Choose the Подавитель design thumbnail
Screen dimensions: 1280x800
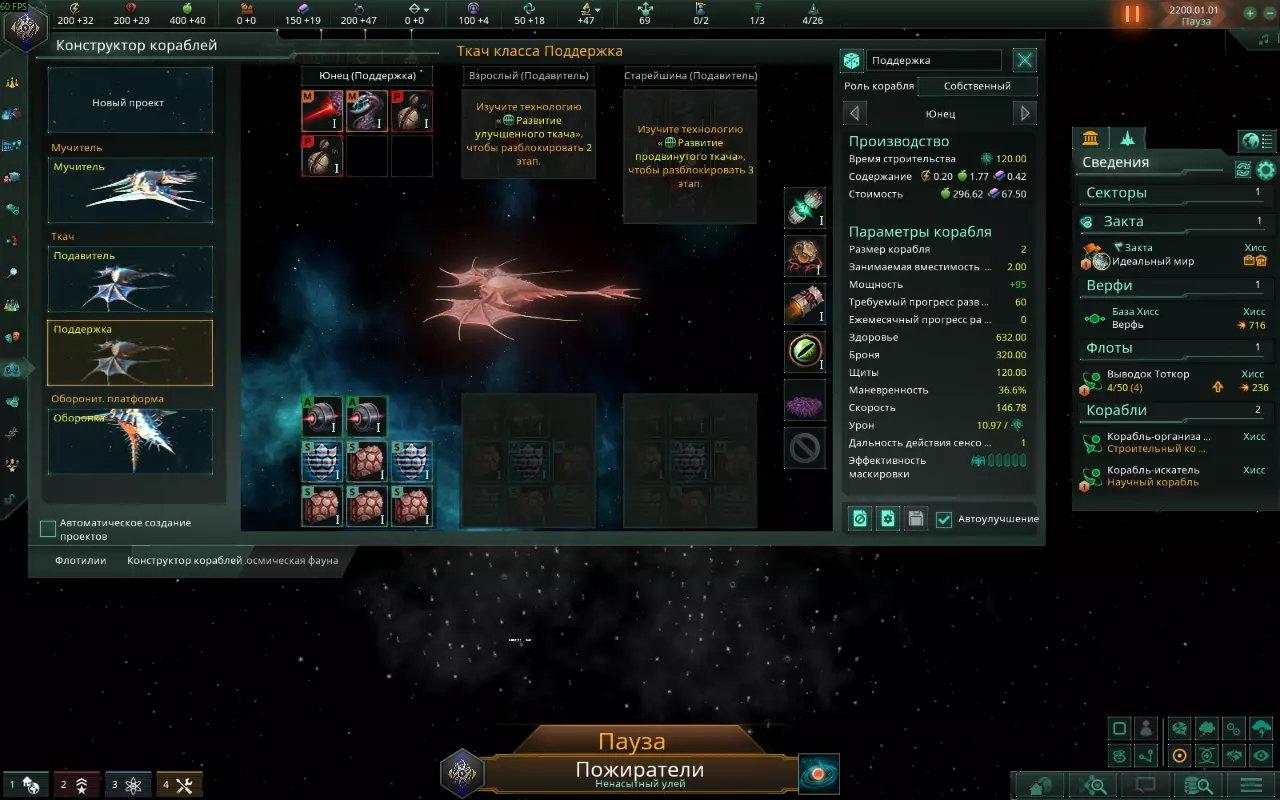tap(130, 279)
